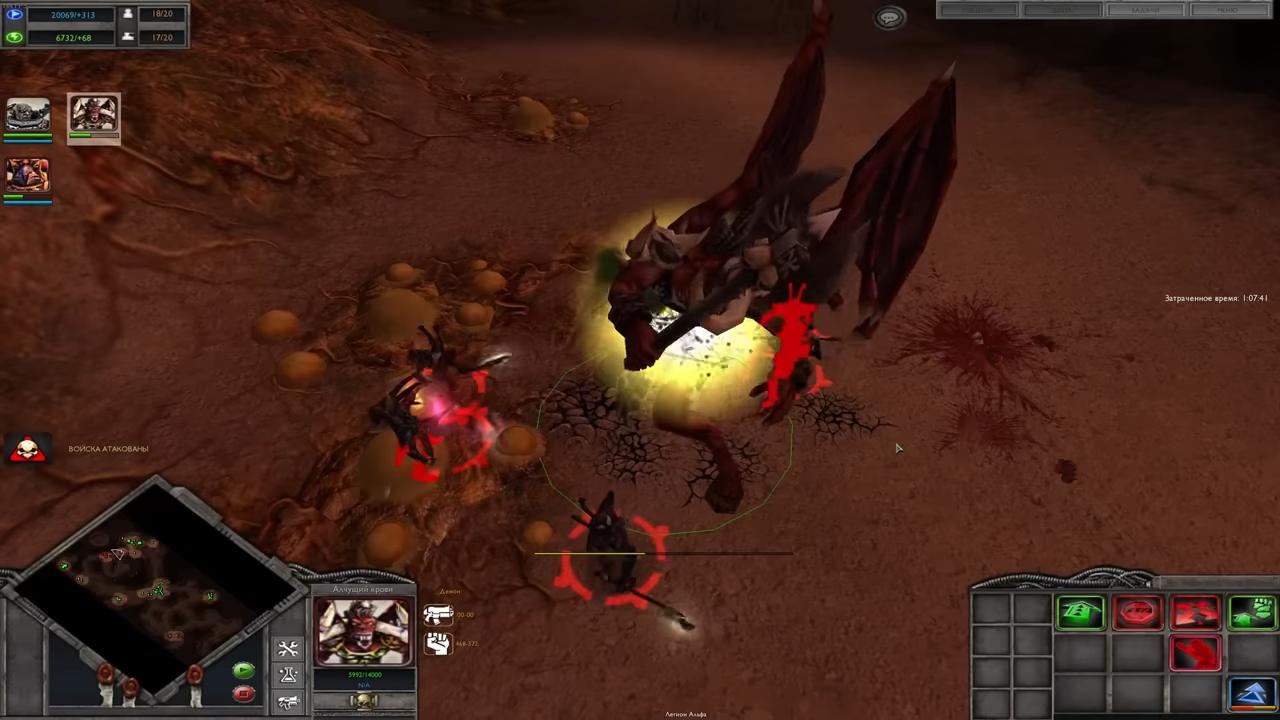1280x720 pixels.
Task: Click the Bloodthirster unit portrait
Action: 363,630
